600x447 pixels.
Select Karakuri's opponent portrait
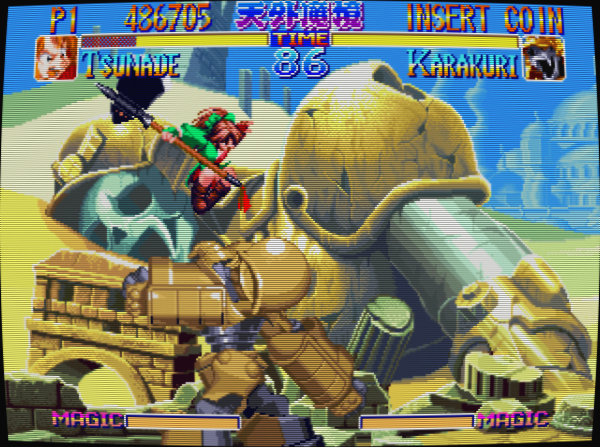coord(543,59)
